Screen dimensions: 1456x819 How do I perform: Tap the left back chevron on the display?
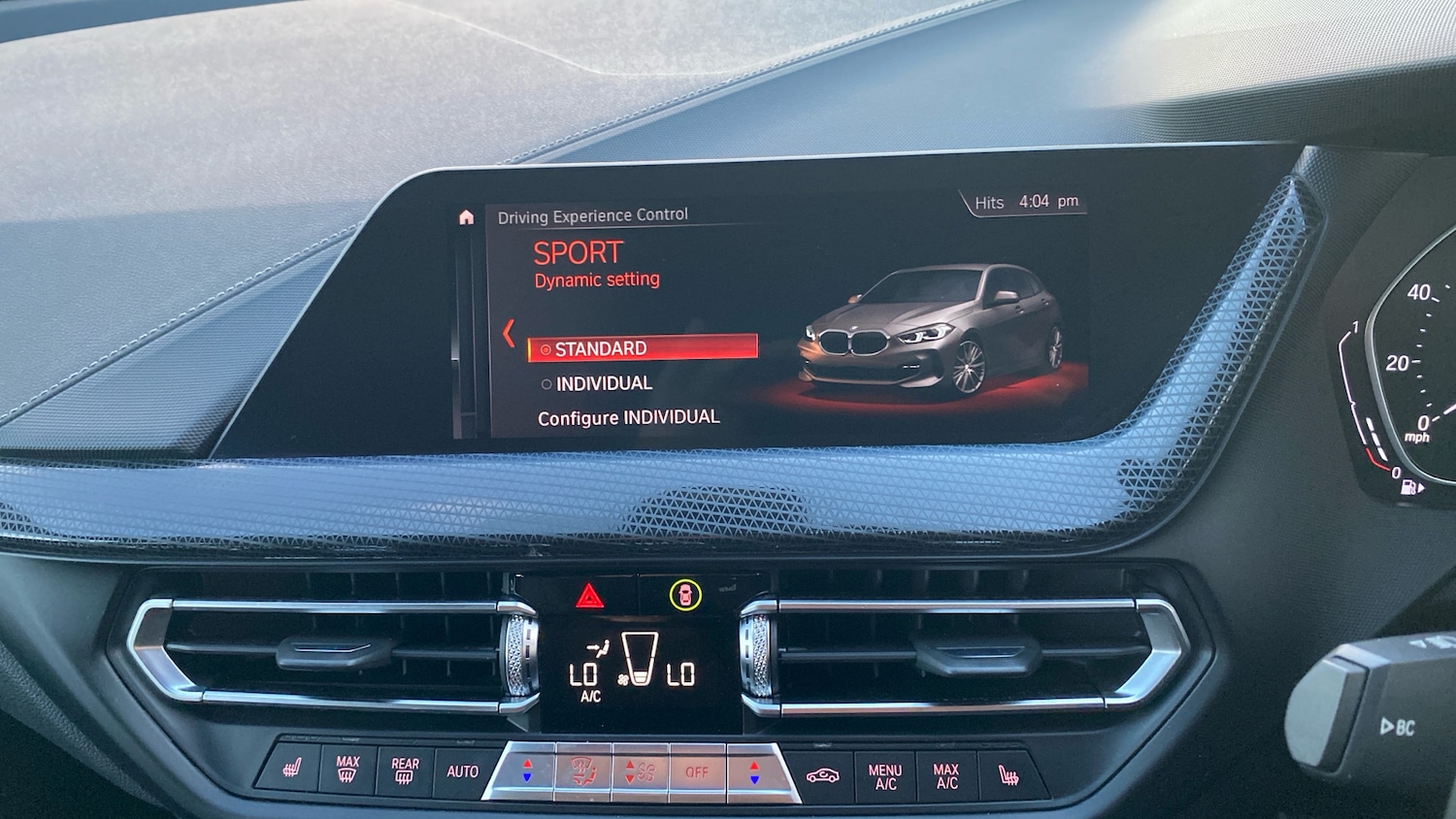[x=510, y=333]
